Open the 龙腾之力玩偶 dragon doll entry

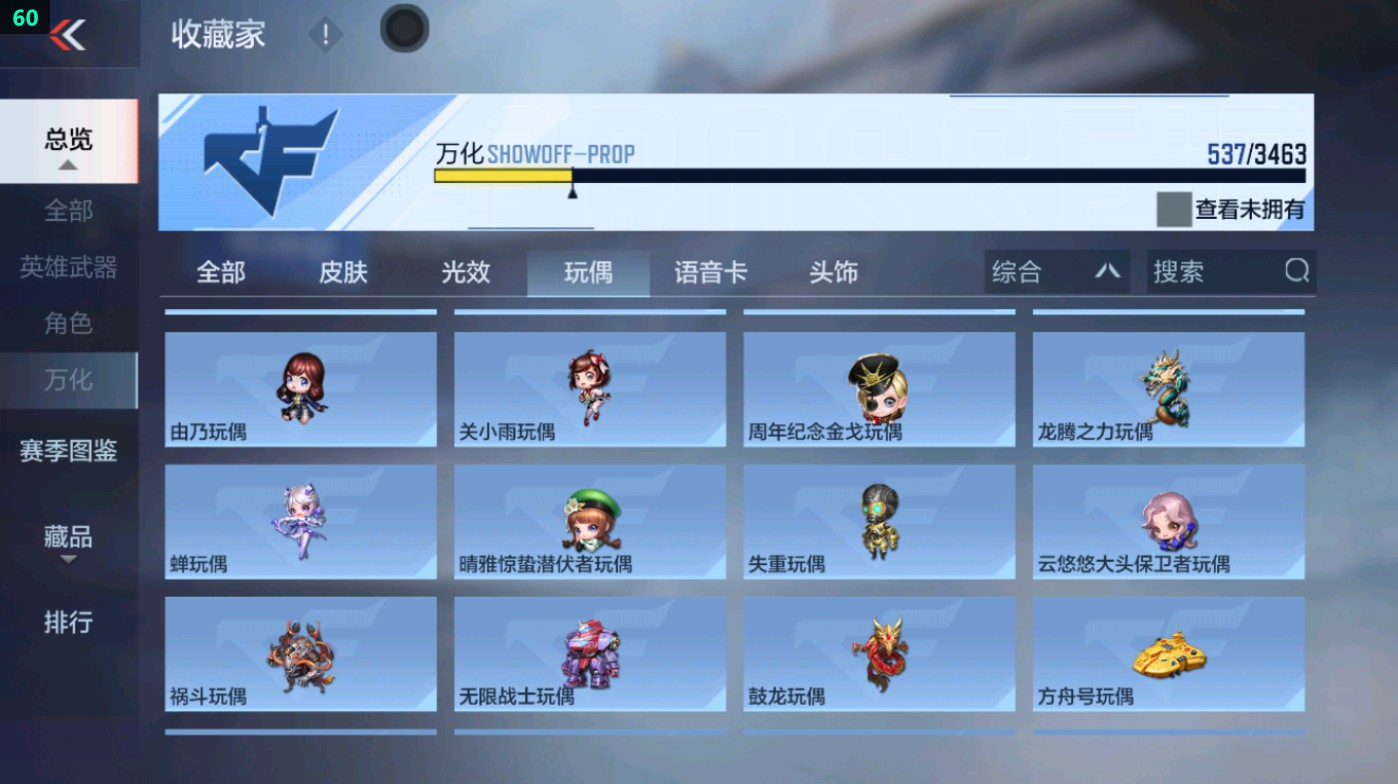point(1168,389)
